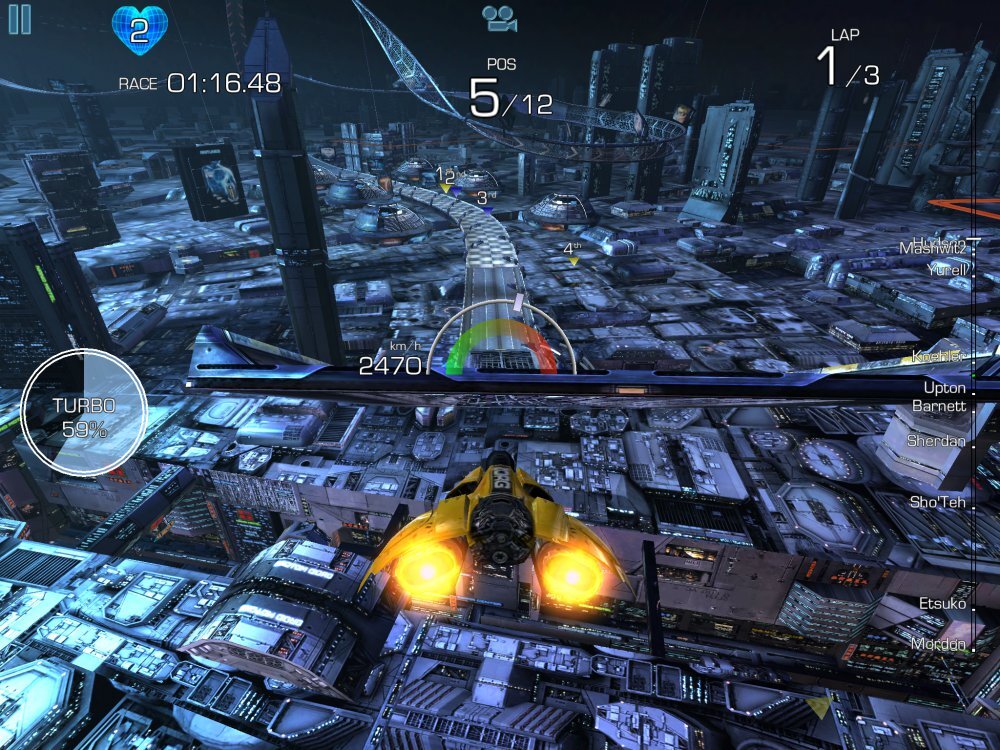The image size is (1000, 750).
Task: Activate the Turbo boost button
Action: click(84, 413)
